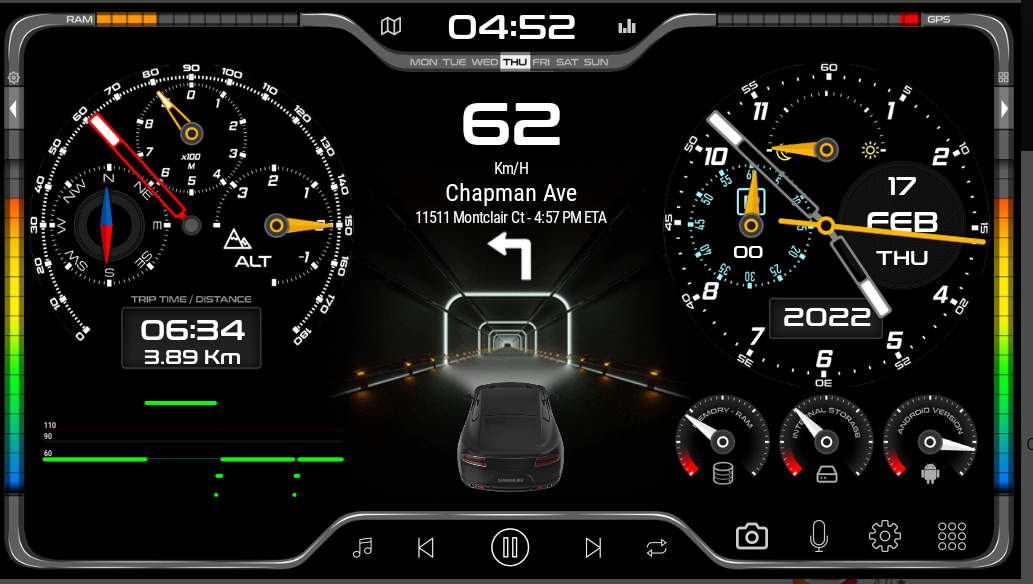Go to the previous page with left arrow
Viewport: 1033px width, 584px height.
pos(14,108)
